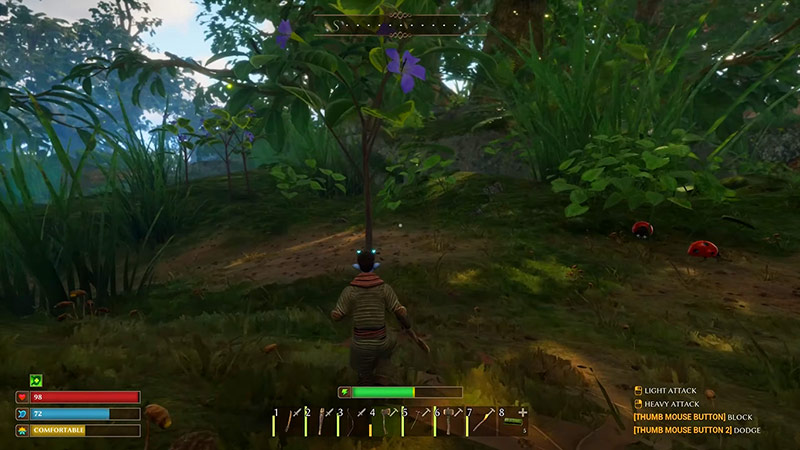800x450 pixels.
Task: Equip the wooden club in slot 2
Action: [322, 422]
